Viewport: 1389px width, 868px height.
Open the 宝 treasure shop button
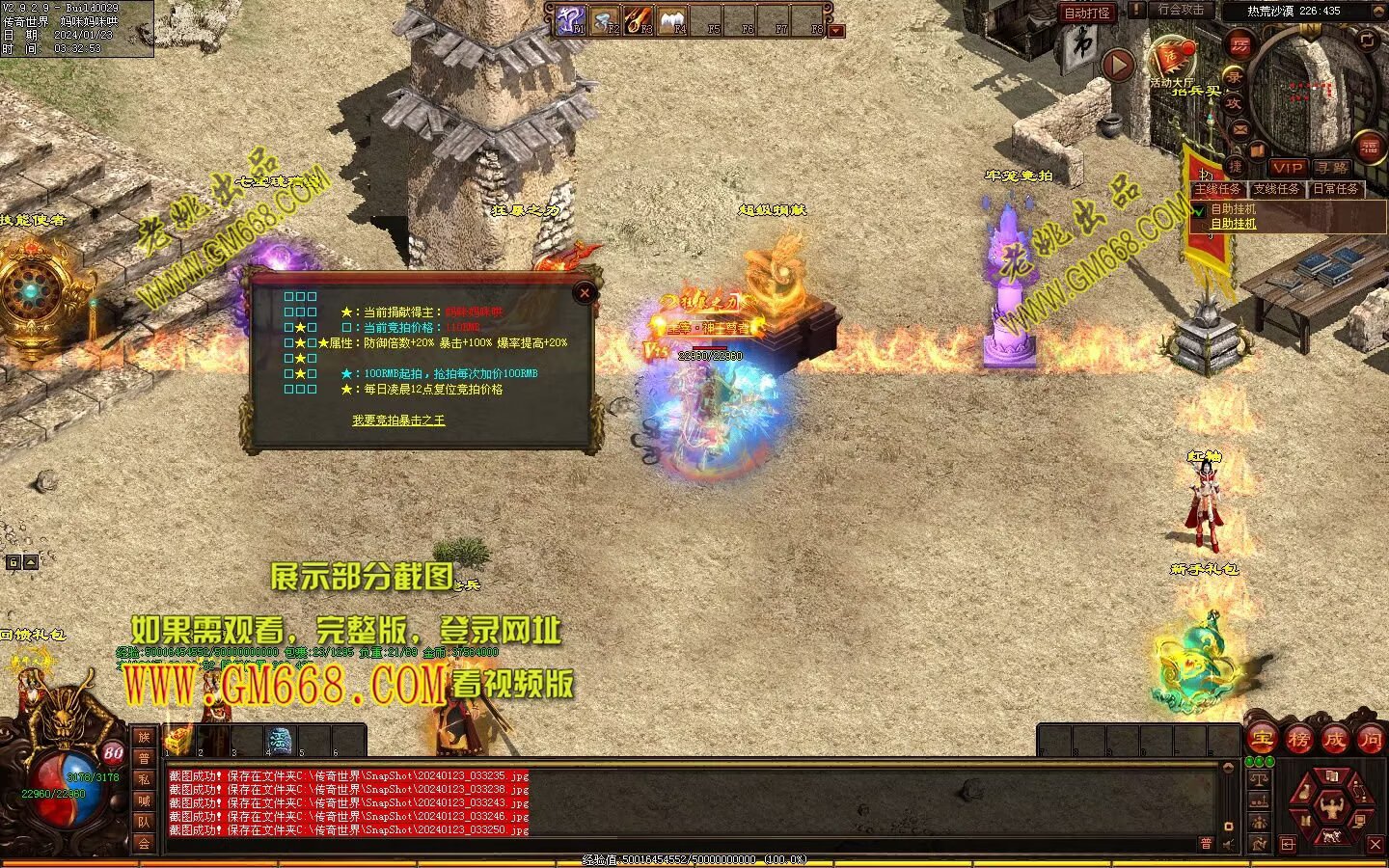(x=1262, y=740)
